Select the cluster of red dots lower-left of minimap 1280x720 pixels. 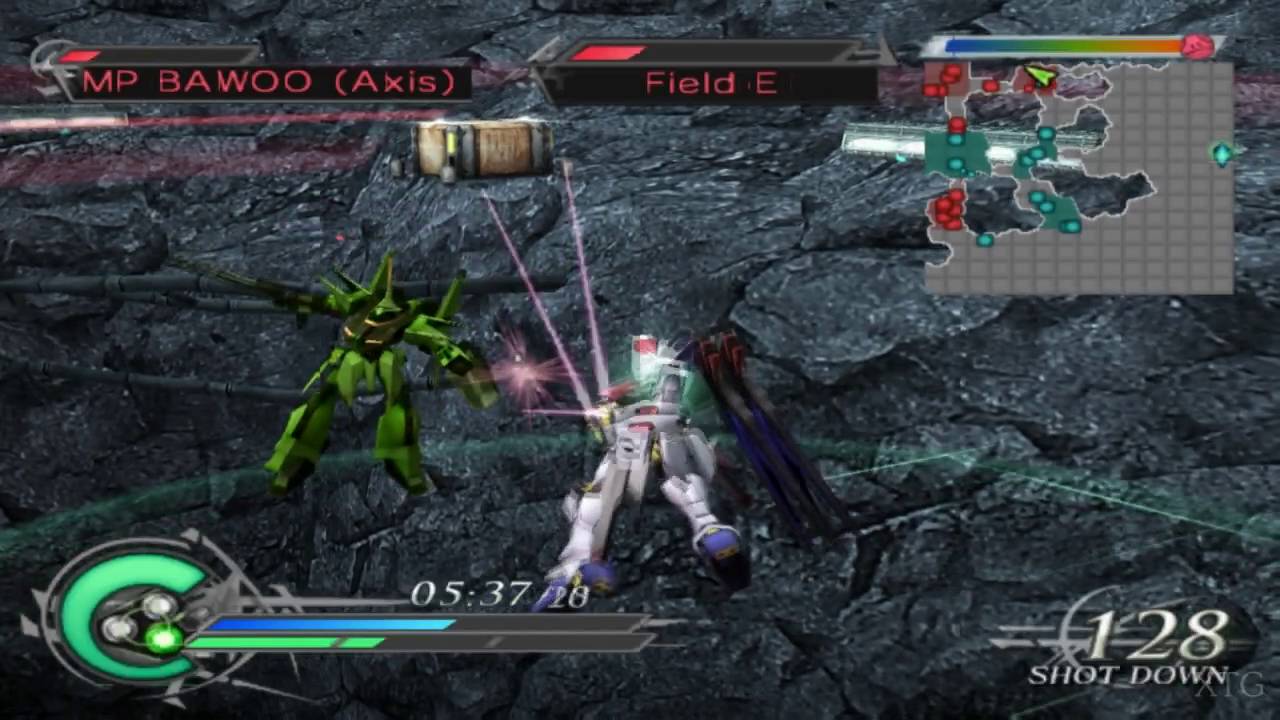[947, 210]
